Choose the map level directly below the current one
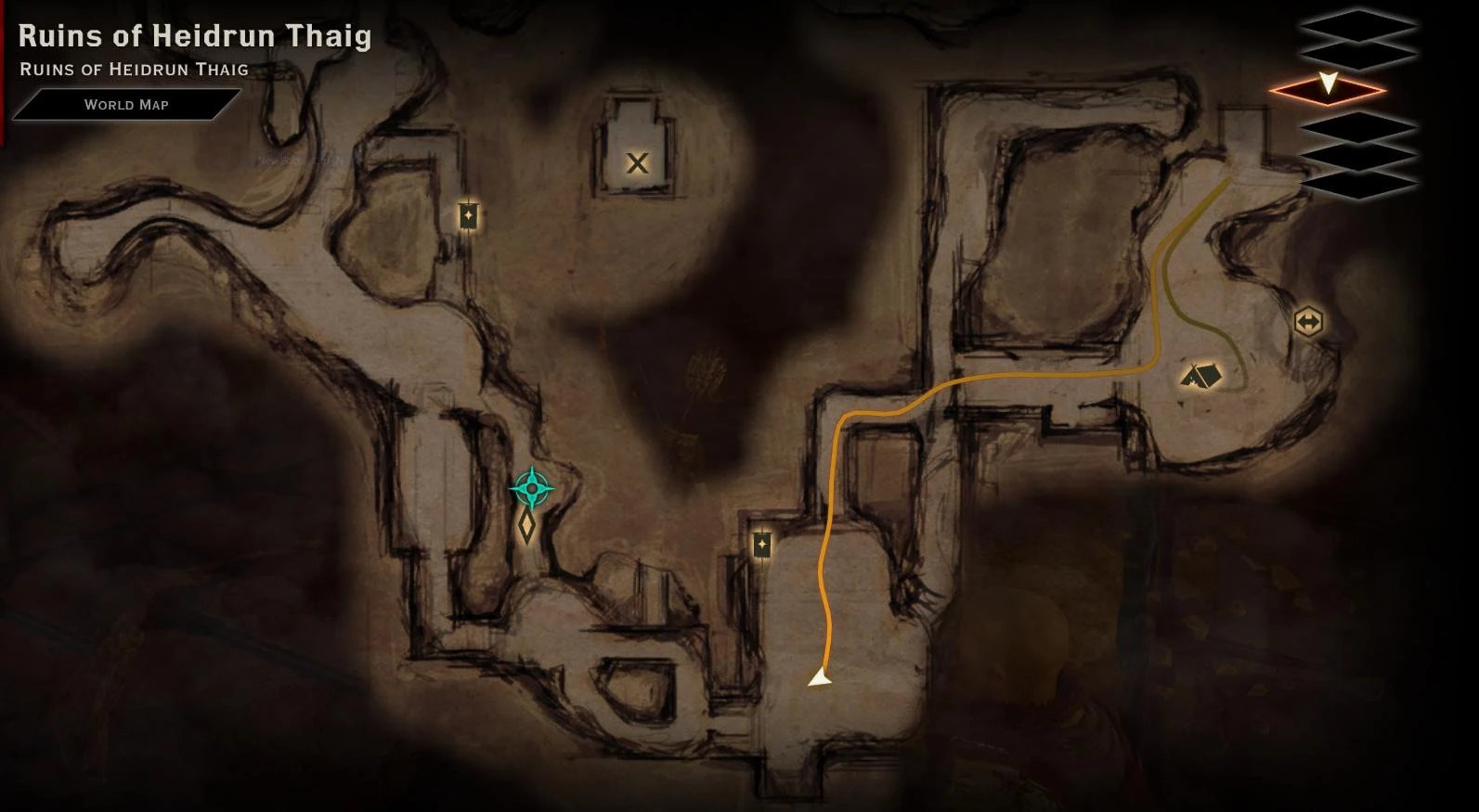Viewport: 1479px width, 812px height. [1360, 128]
